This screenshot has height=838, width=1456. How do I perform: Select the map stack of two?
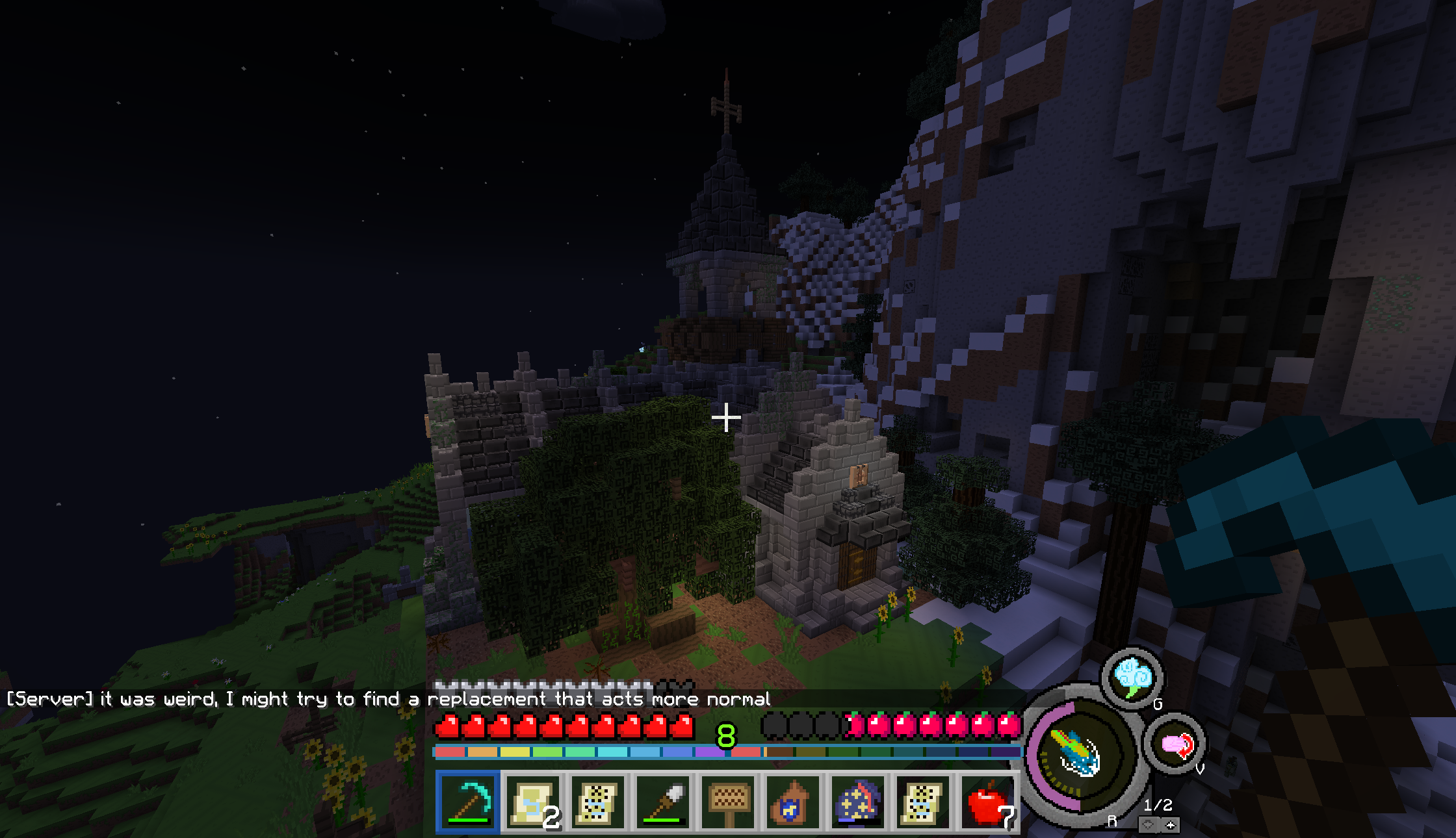point(533,802)
